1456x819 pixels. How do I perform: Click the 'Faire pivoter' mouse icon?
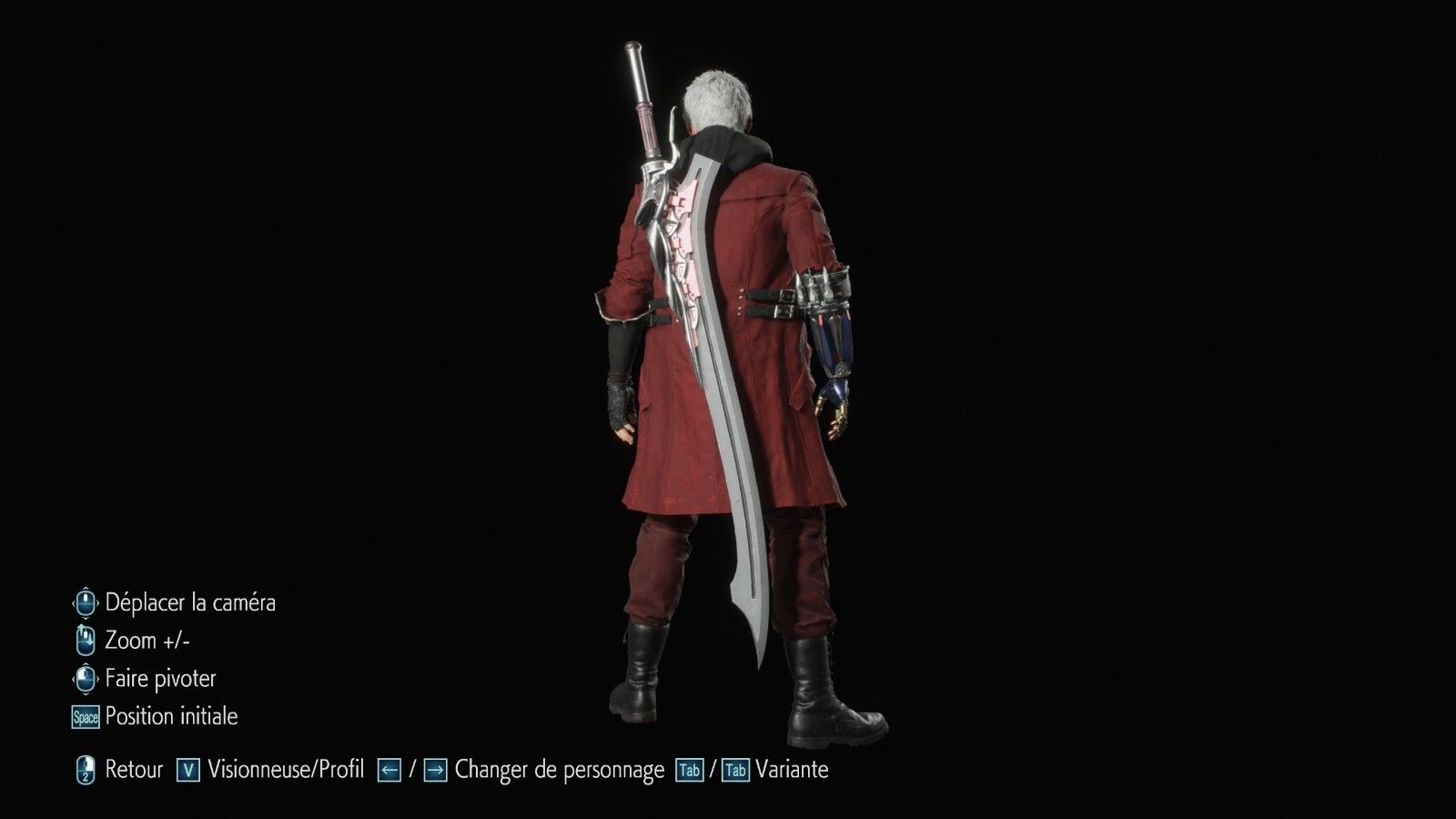point(86,678)
